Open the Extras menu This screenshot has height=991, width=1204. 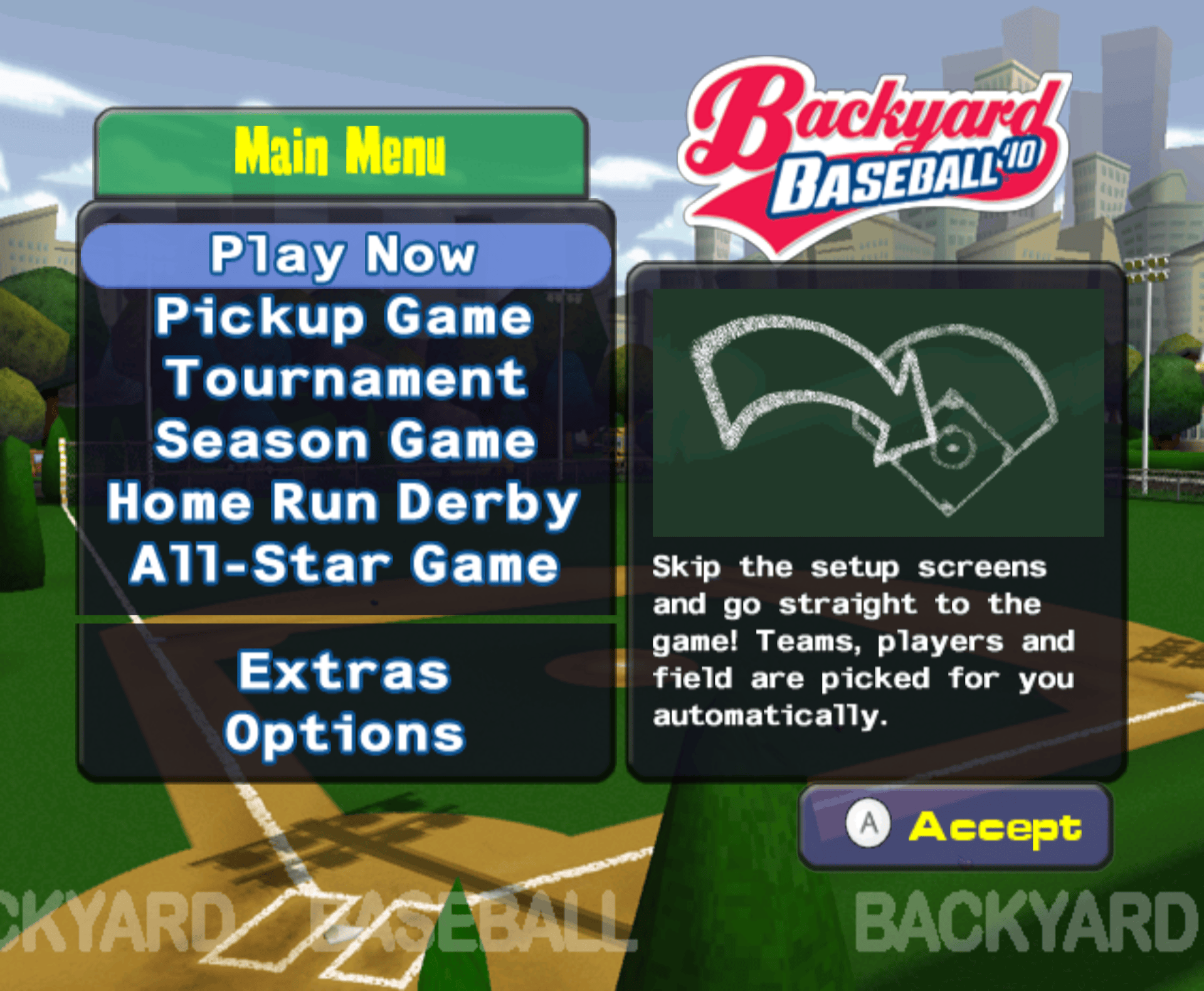click(344, 672)
